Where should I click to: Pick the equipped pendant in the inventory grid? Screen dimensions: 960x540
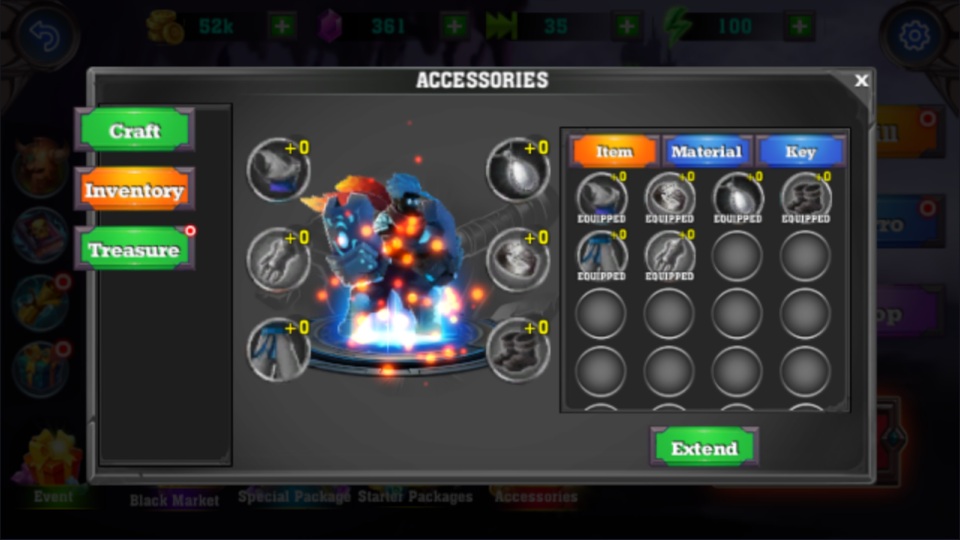click(x=737, y=196)
